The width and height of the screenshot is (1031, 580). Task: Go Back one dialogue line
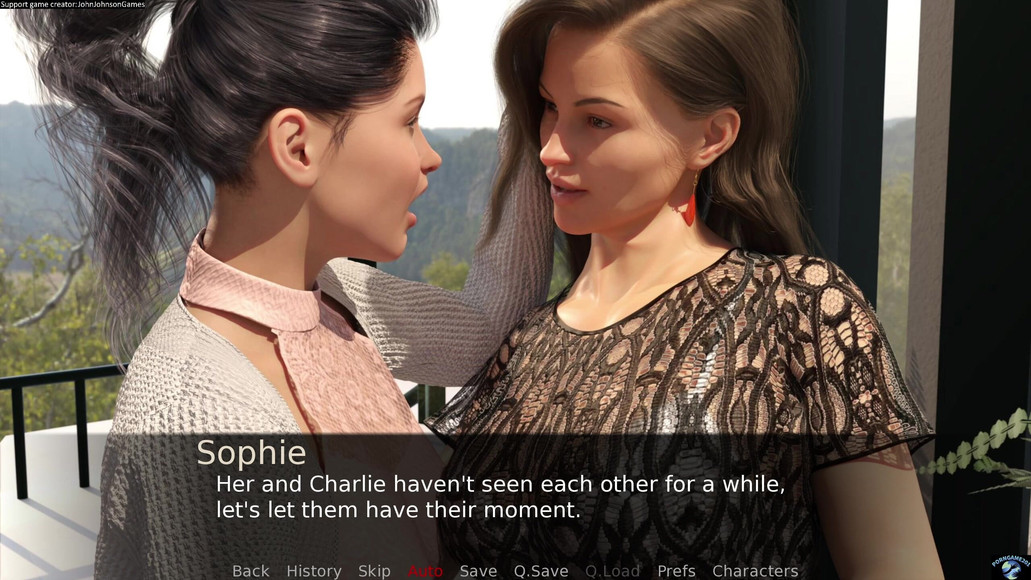(250, 570)
